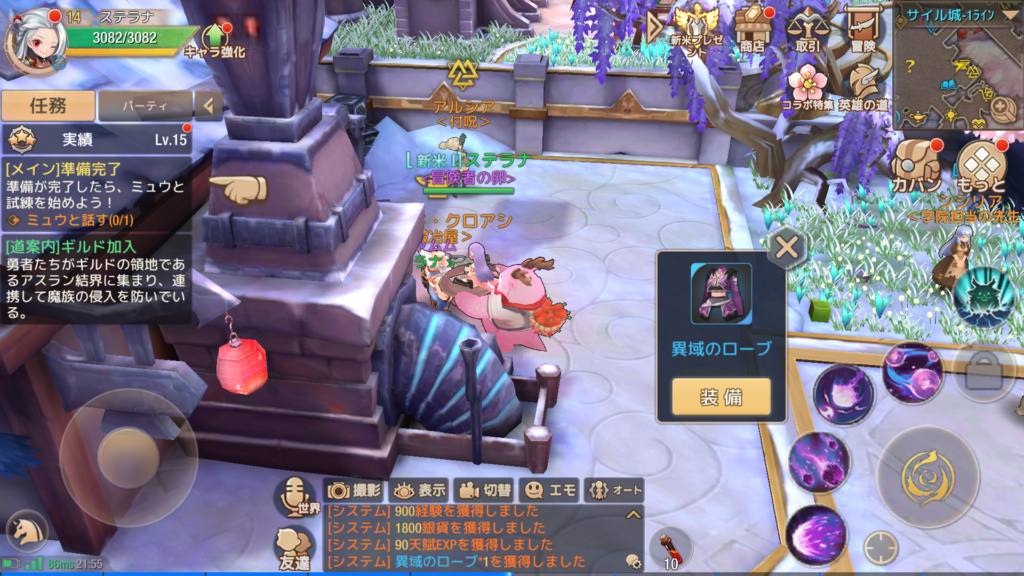Screen dimensions: 1024x576
Task: Use the red potion quick slot
Action: click(668, 547)
